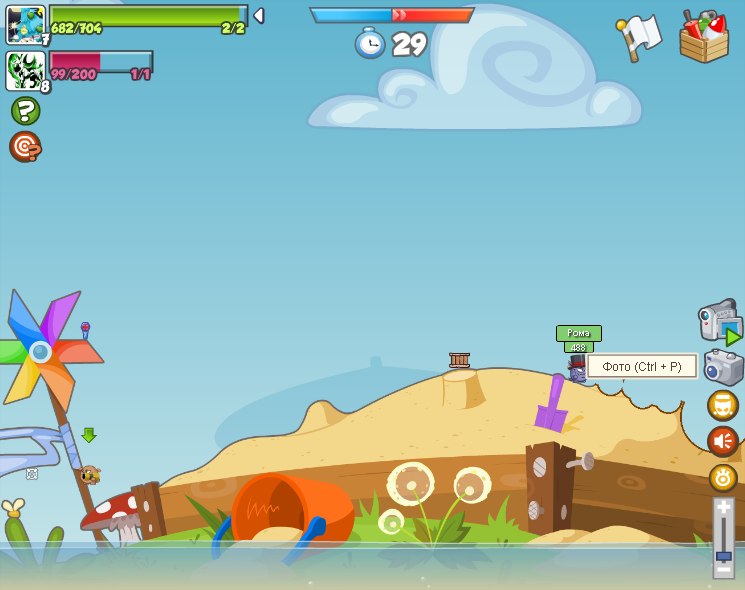Click the yellow sun effects button
Viewport: 745px width, 590px height.
(x=723, y=478)
